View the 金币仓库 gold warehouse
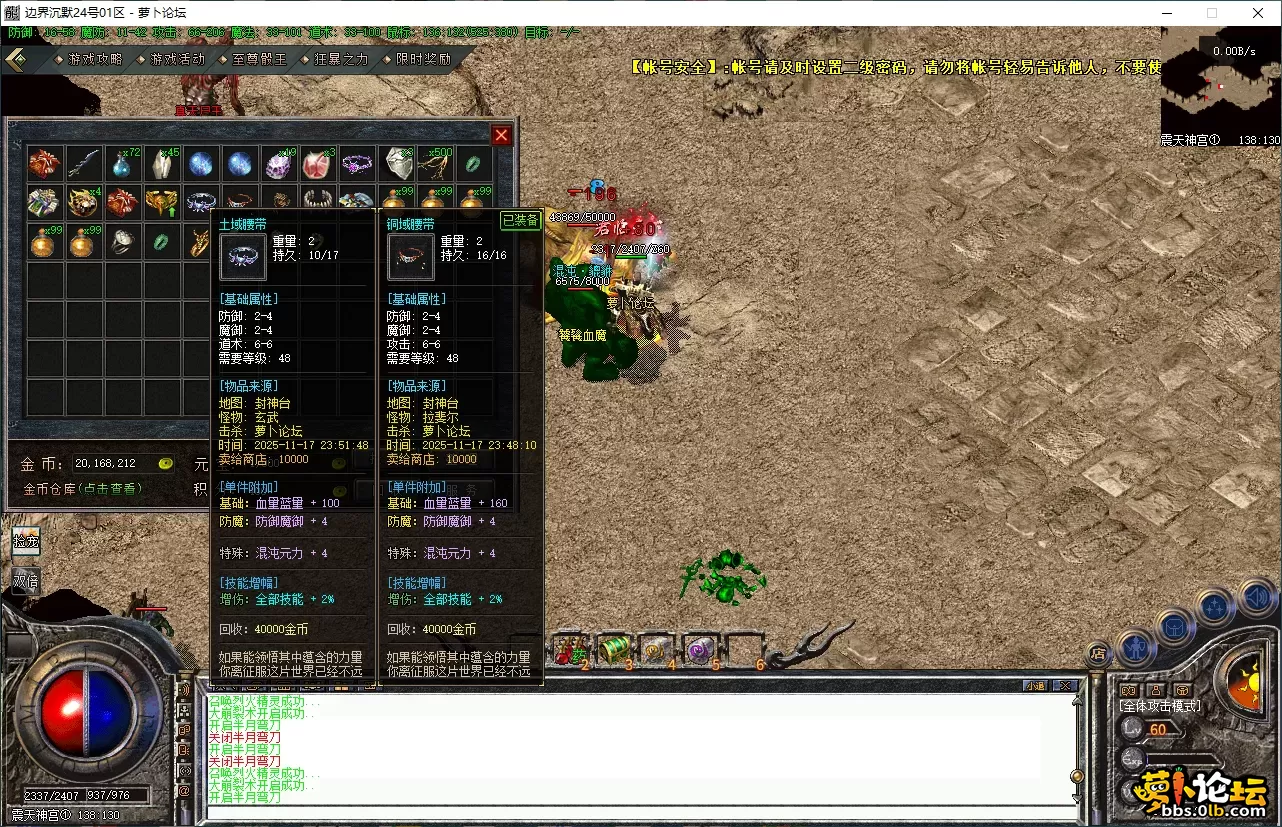 (x=83, y=489)
